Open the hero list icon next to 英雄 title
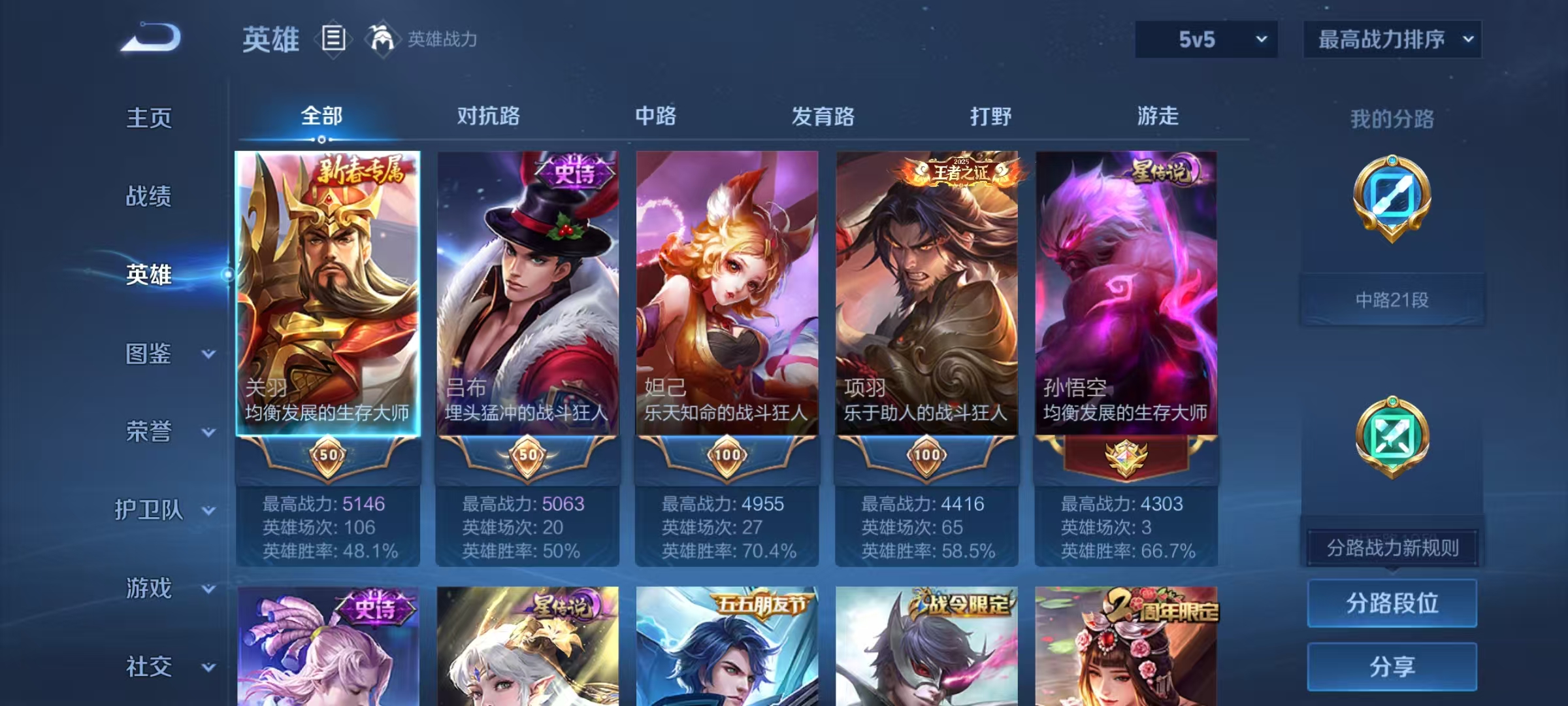This screenshot has width=1568, height=706. click(x=333, y=39)
